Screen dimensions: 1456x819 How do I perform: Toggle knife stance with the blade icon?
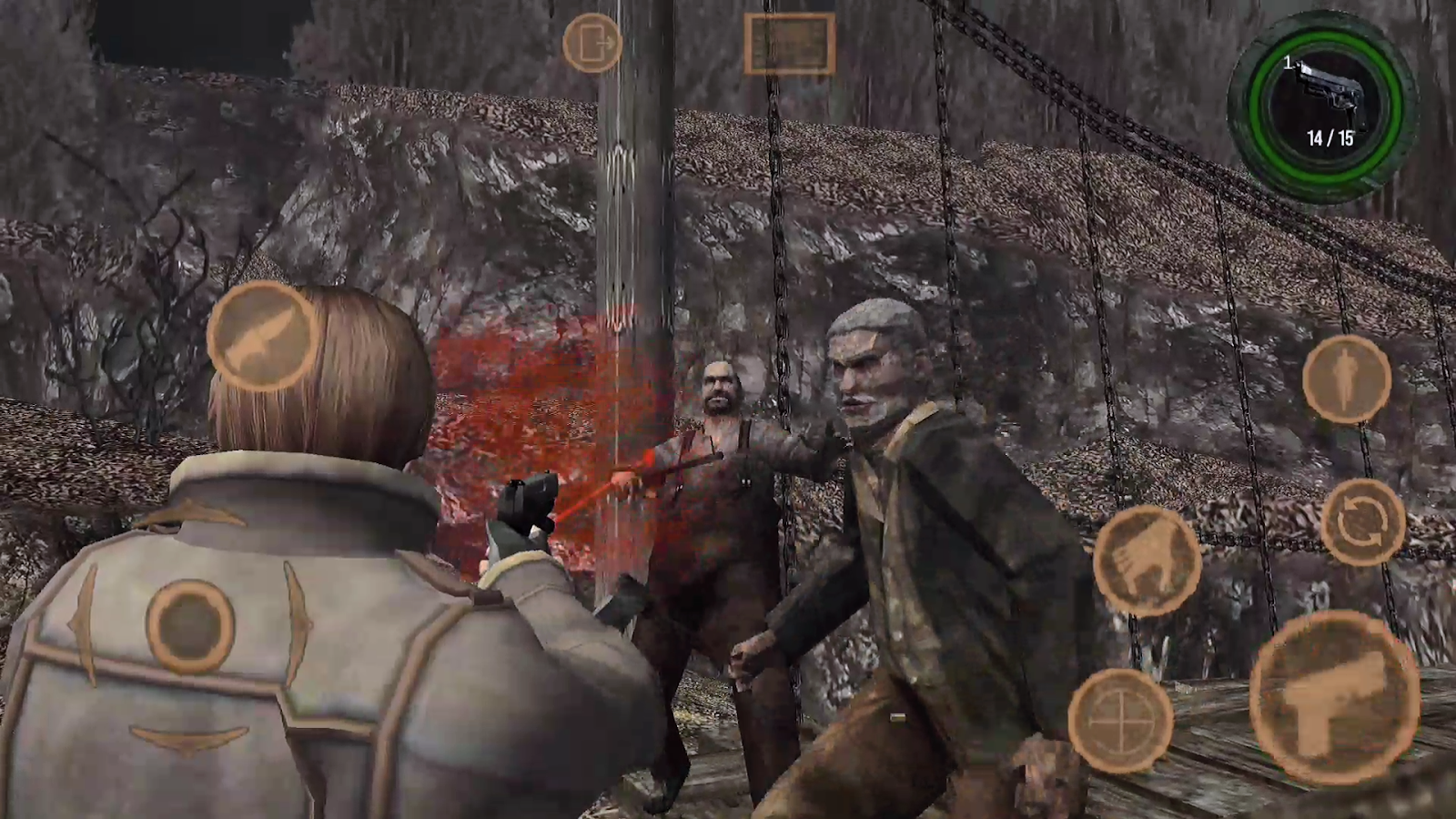(x=262, y=337)
